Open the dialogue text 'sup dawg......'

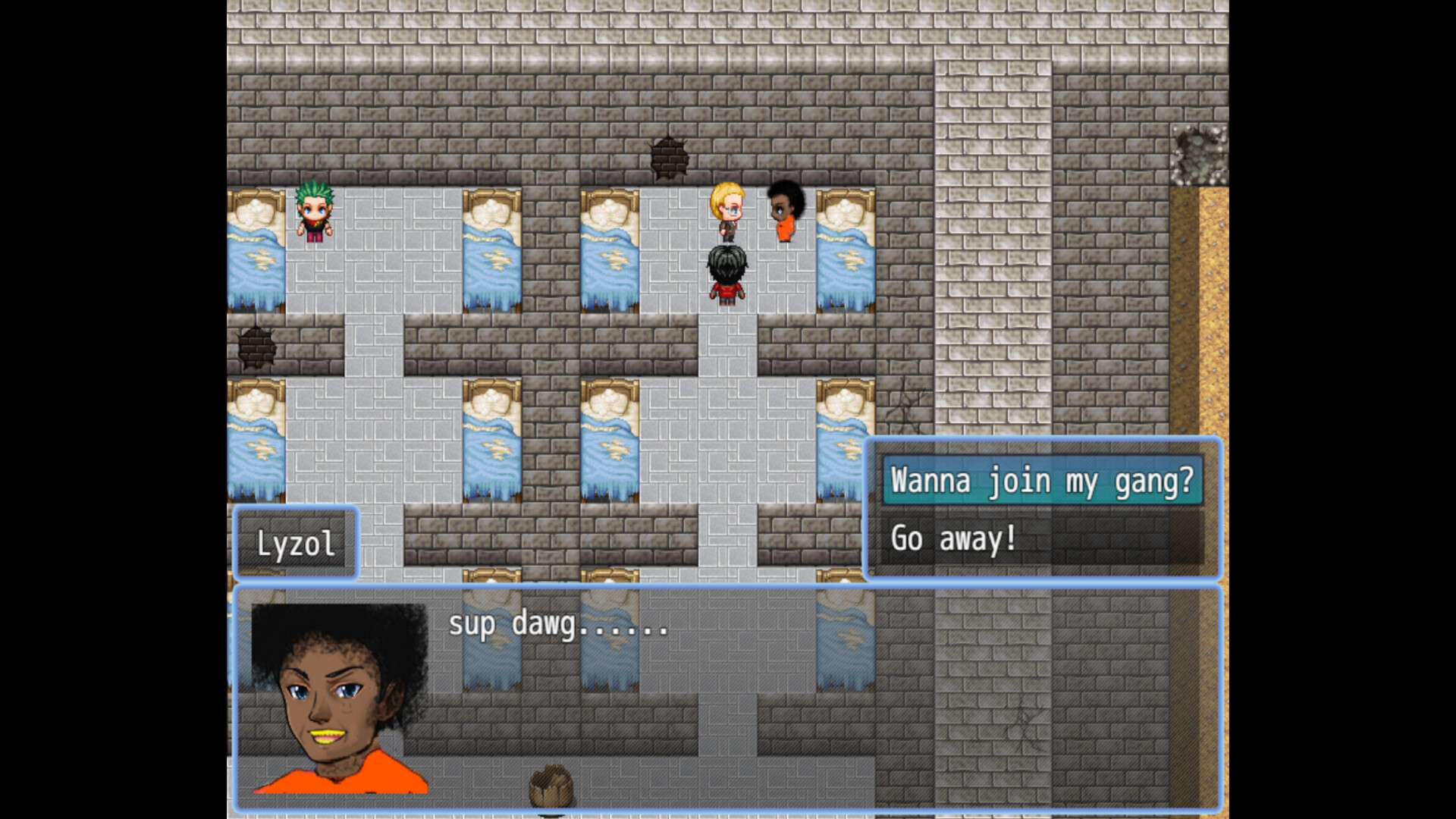coord(559,624)
